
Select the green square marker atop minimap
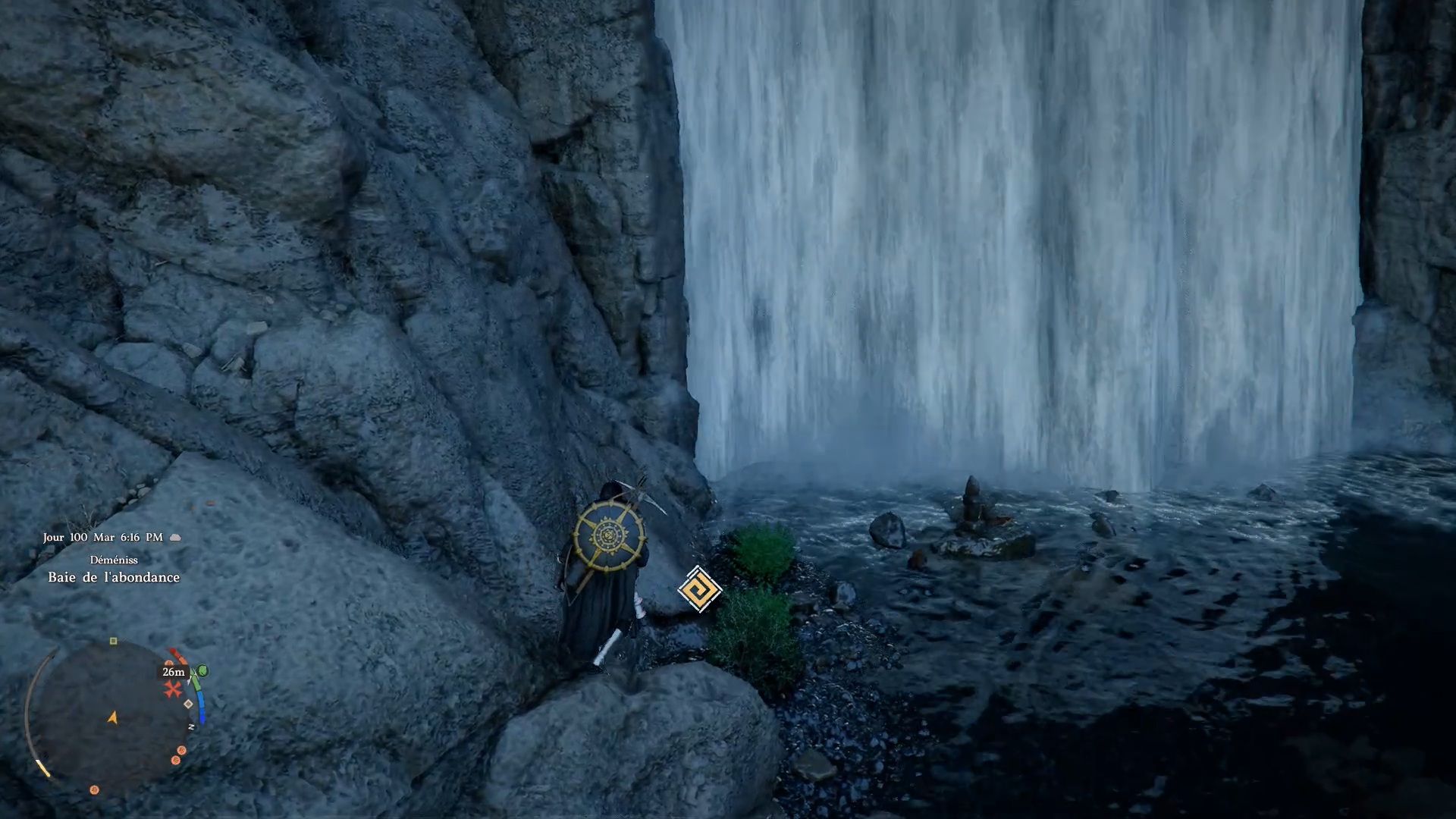pos(113,642)
